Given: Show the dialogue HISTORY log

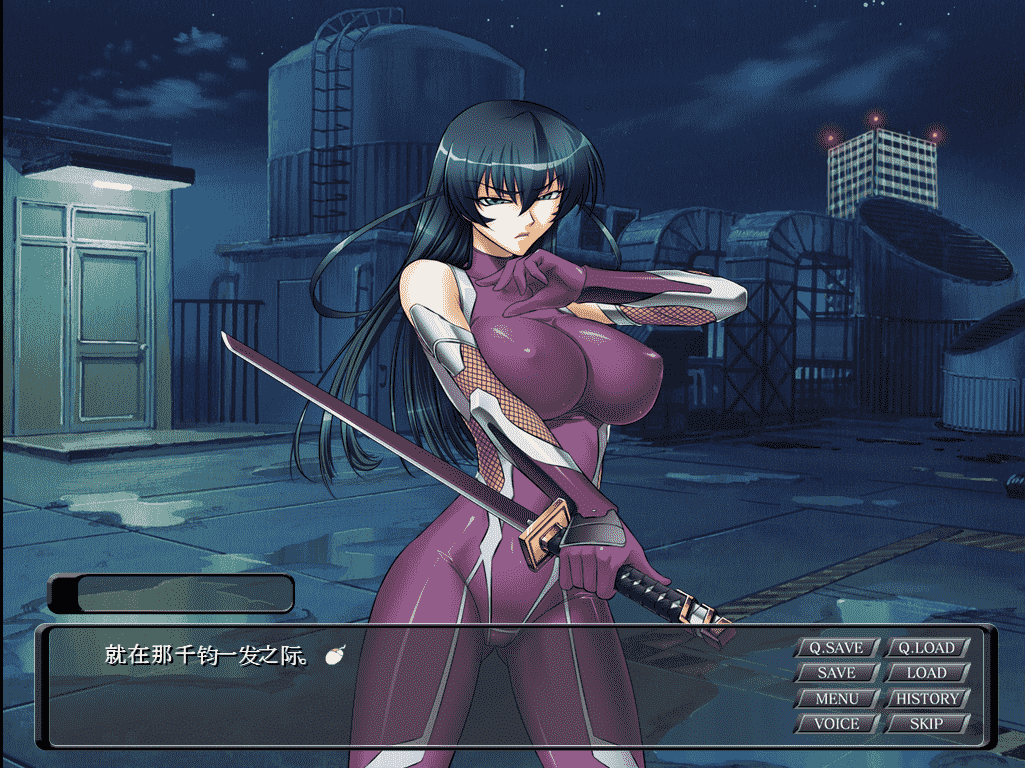Looking at the screenshot, I should 926,698.
